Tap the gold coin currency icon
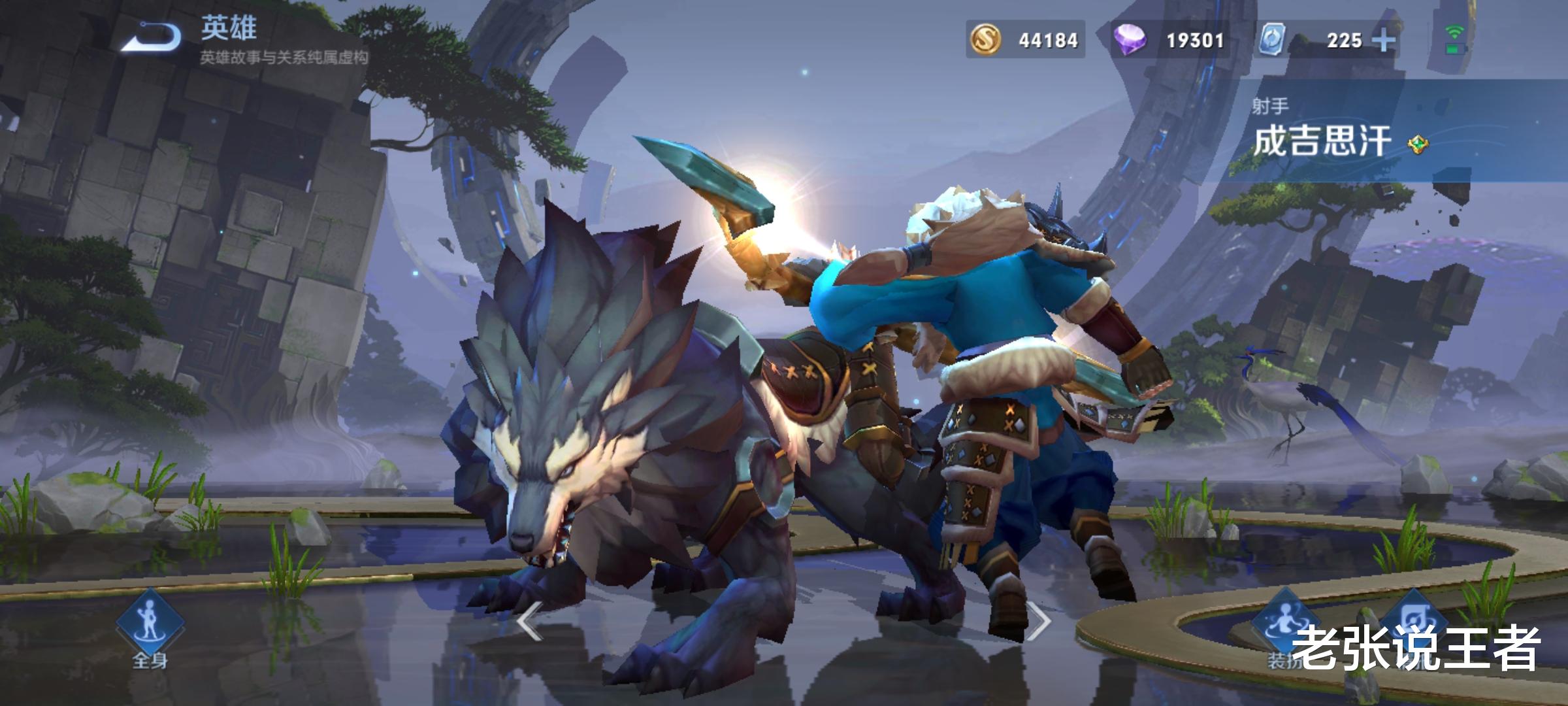The image size is (1568, 706). pyautogui.click(x=986, y=40)
